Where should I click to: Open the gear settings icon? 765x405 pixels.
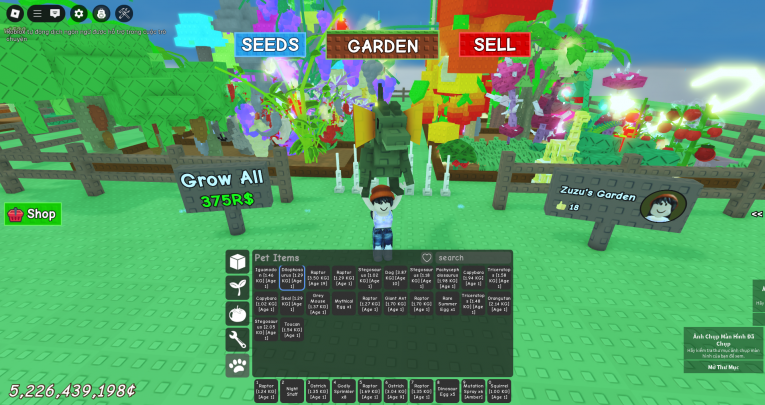pos(79,13)
